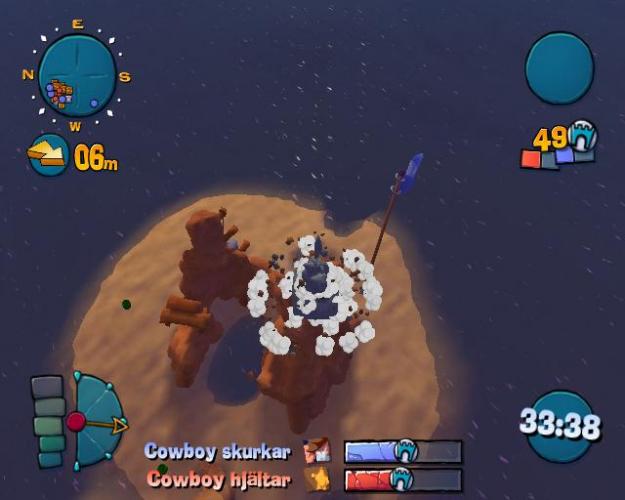Select the Cowboy skurkar team row
The width and height of the screenshot is (625, 500).
(303, 452)
